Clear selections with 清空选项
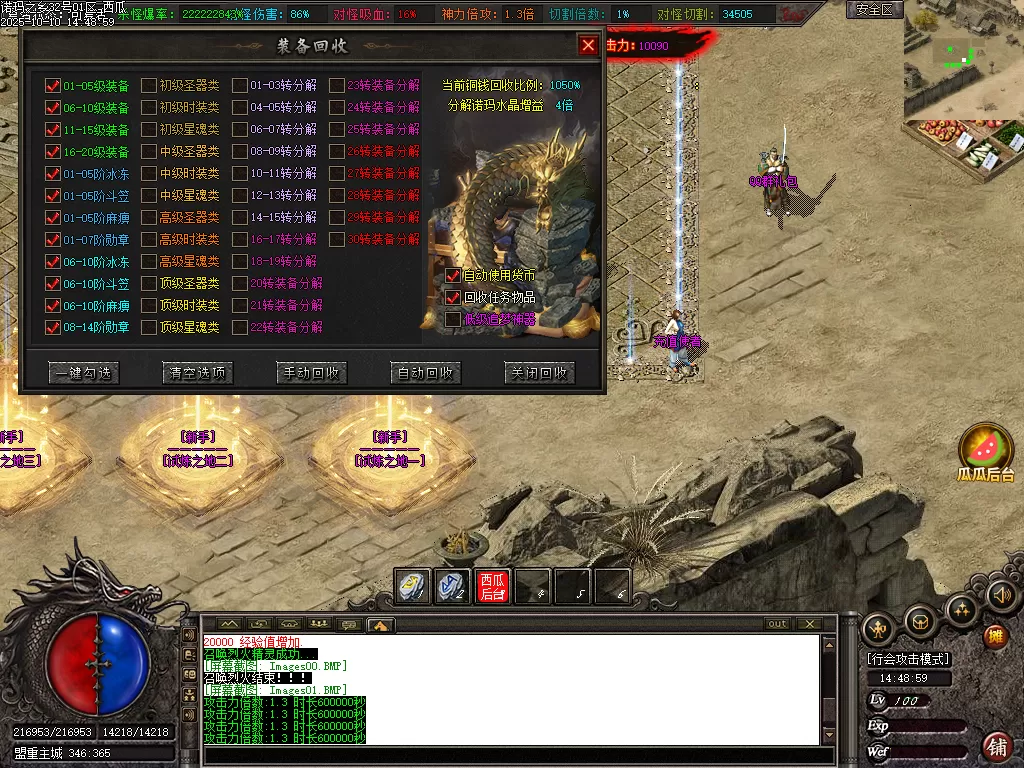This screenshot has height=768, width=1024. pyautogui.click(x=198, y=373)
